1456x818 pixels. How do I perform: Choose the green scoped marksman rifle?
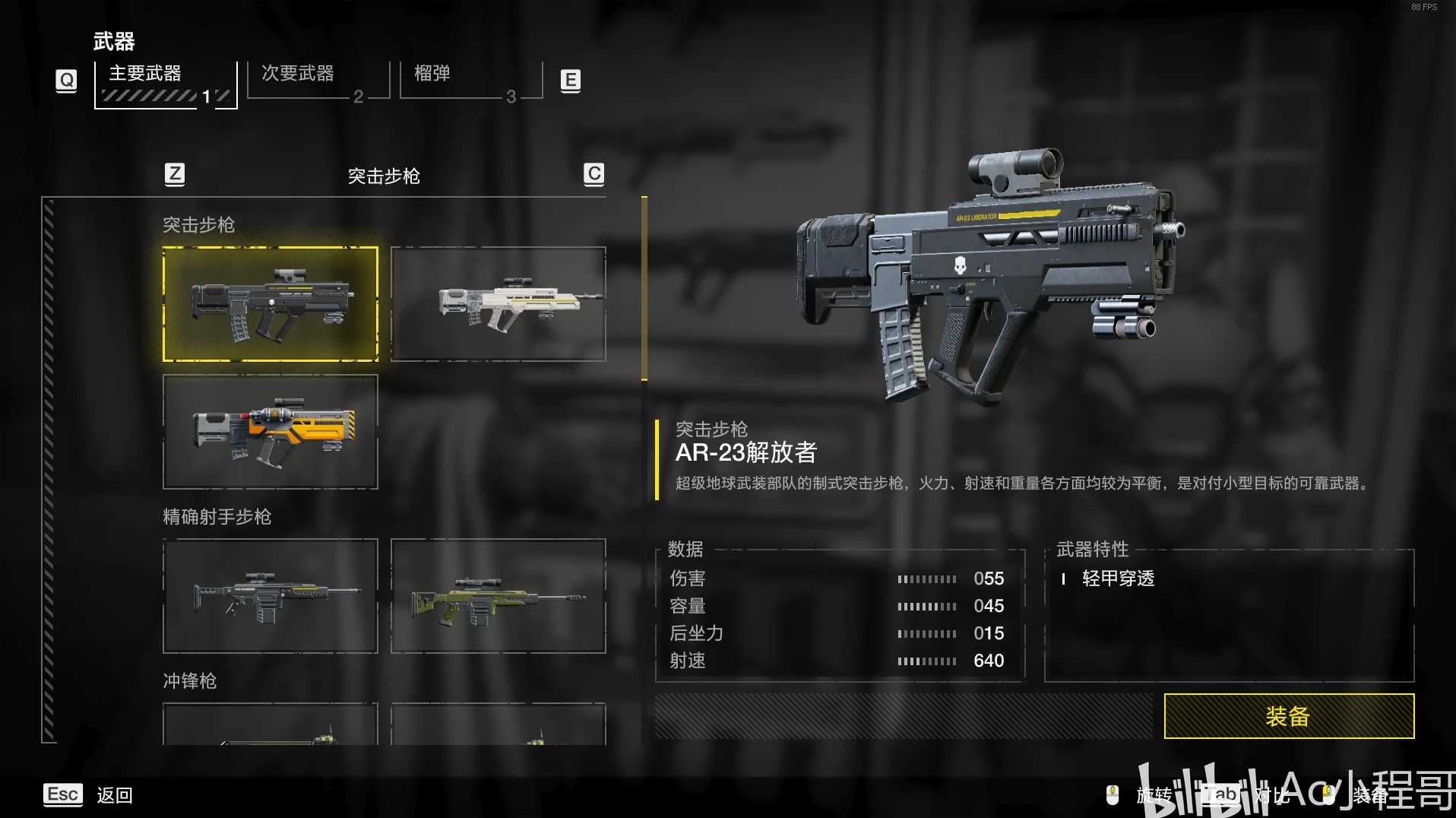(499, 596)
